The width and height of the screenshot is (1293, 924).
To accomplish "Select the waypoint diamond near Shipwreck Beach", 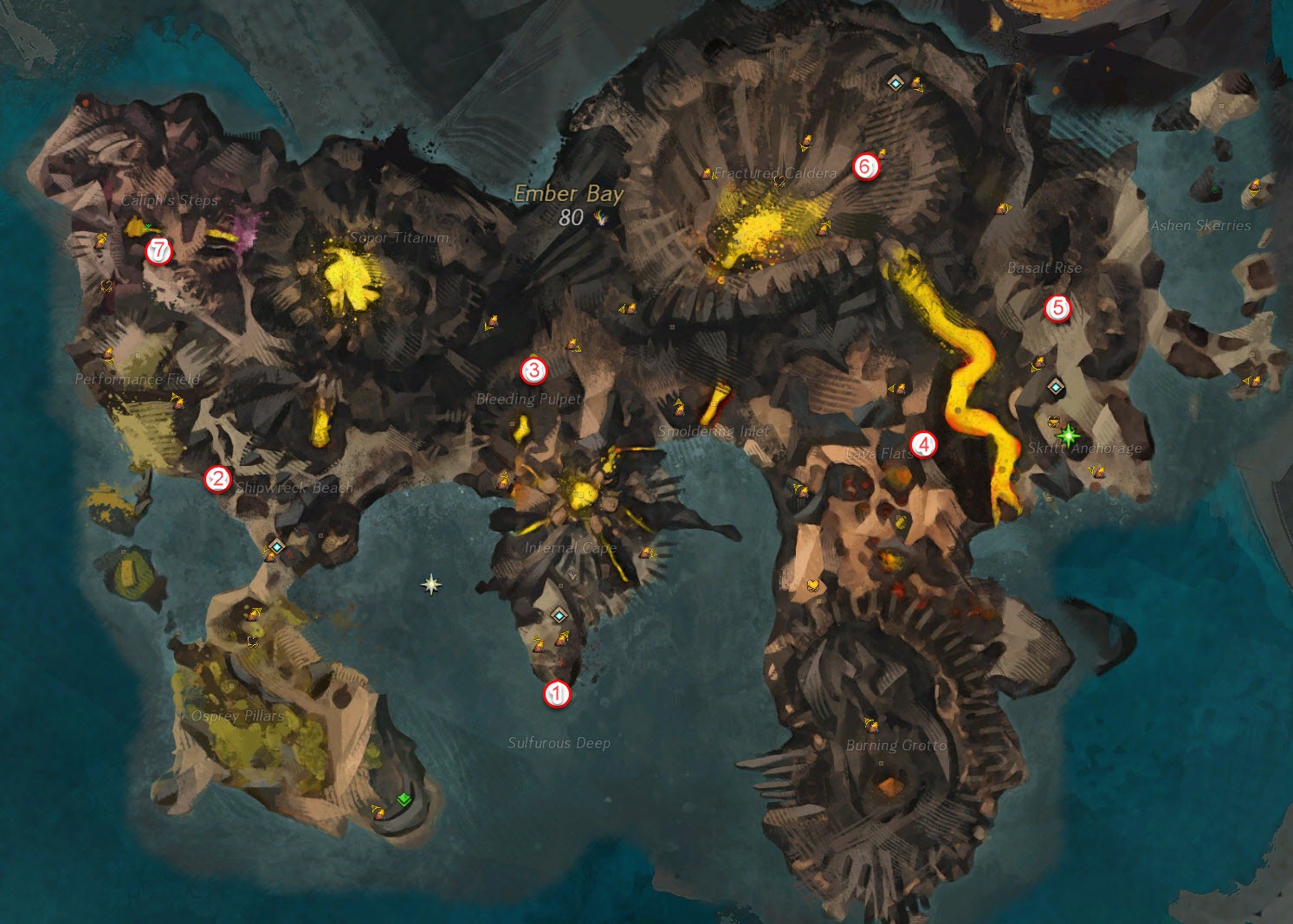I will point(276,546).
